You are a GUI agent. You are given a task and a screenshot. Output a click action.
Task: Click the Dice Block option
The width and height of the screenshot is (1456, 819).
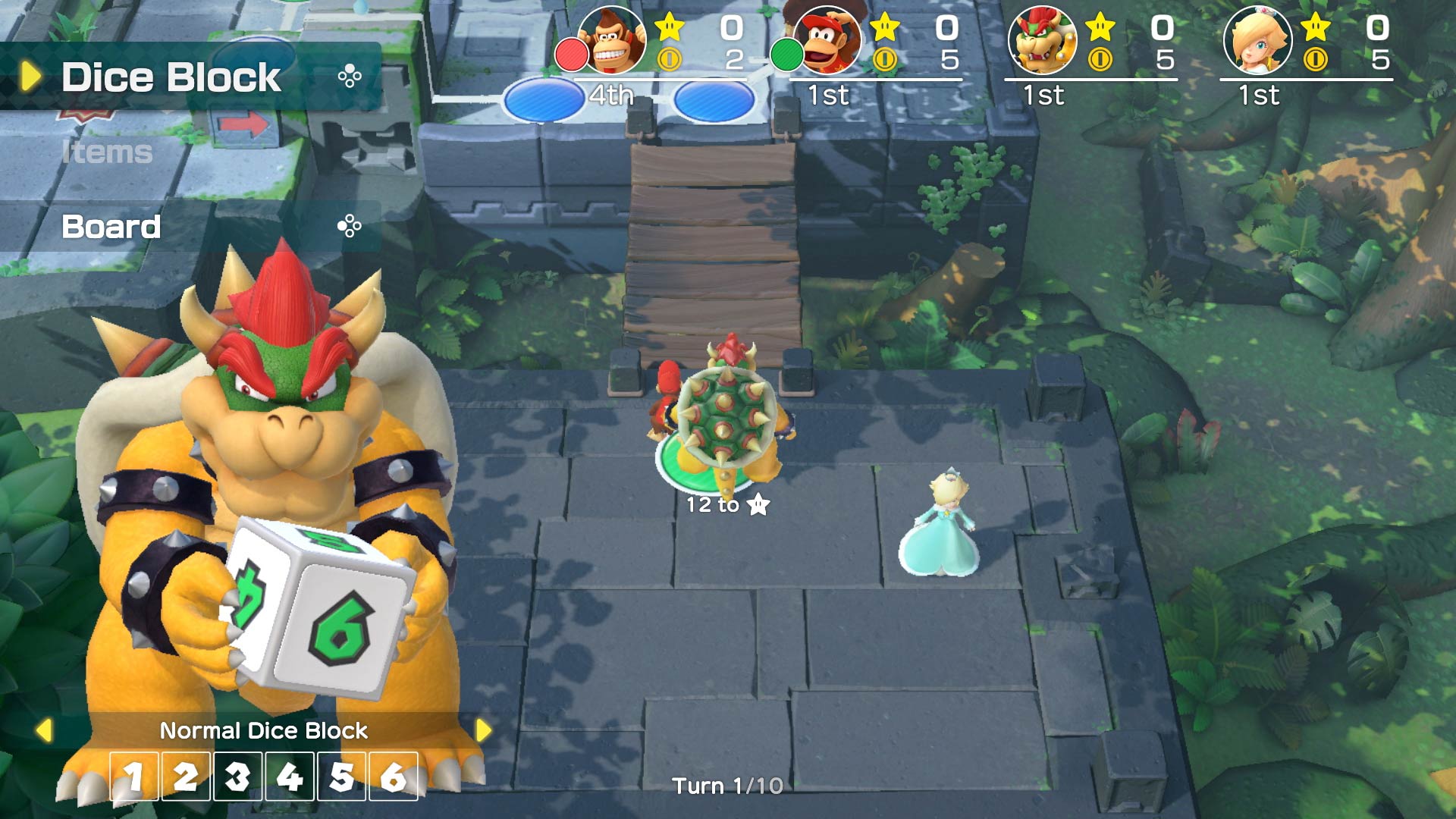171,75
